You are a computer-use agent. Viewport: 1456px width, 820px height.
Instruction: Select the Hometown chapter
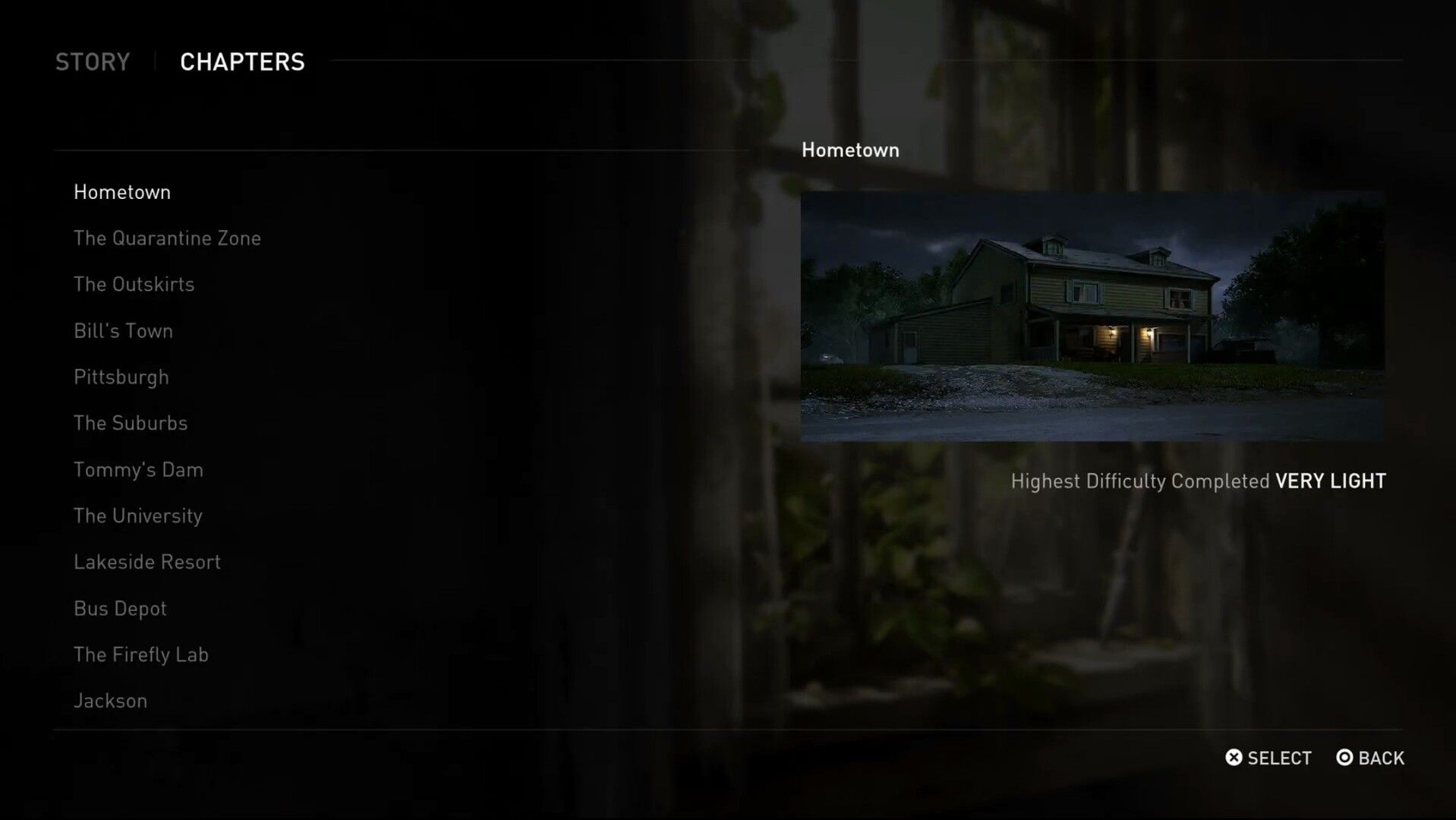click(x=122, y=192)
